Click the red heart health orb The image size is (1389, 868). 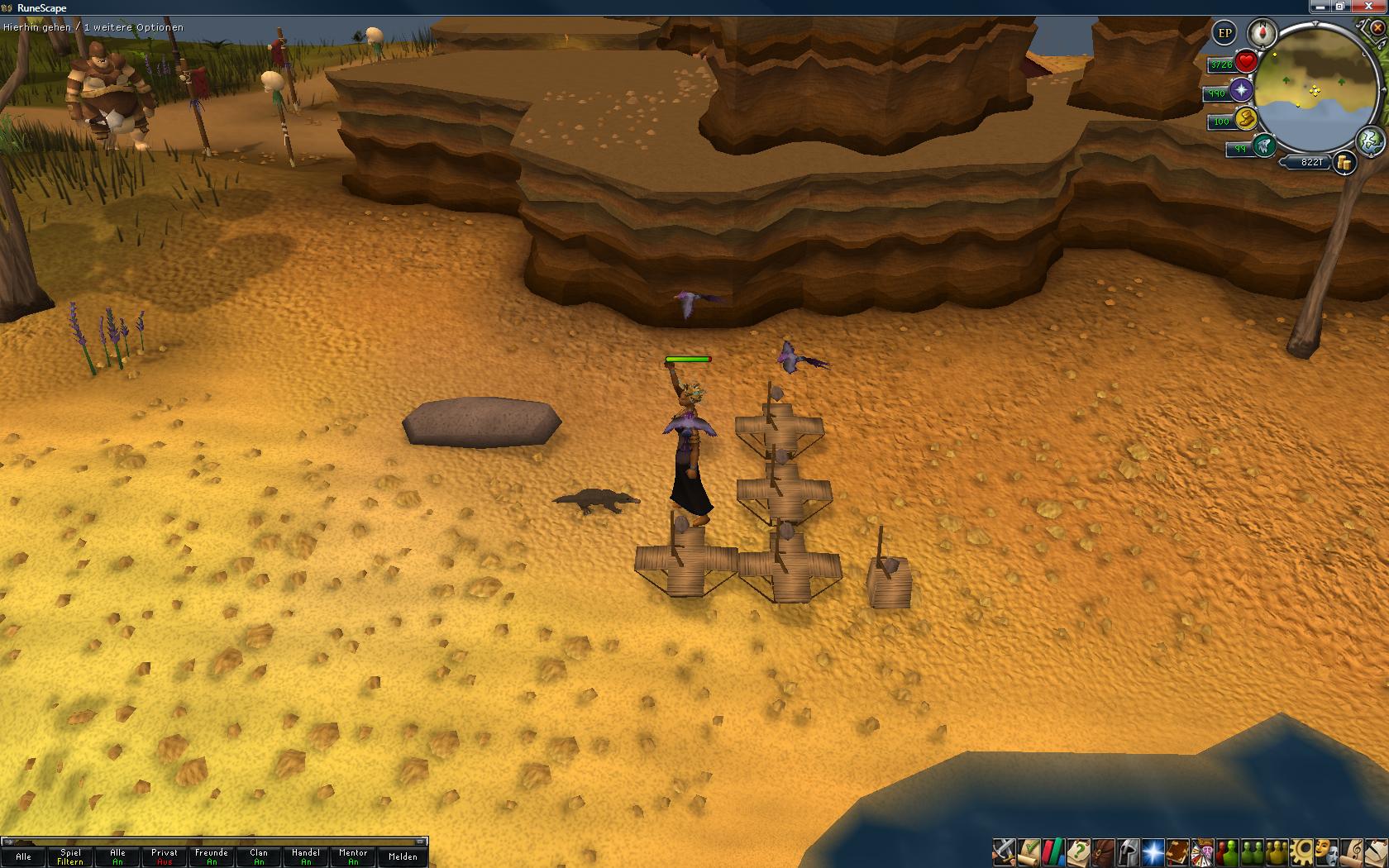click(x=1246, y=62)
